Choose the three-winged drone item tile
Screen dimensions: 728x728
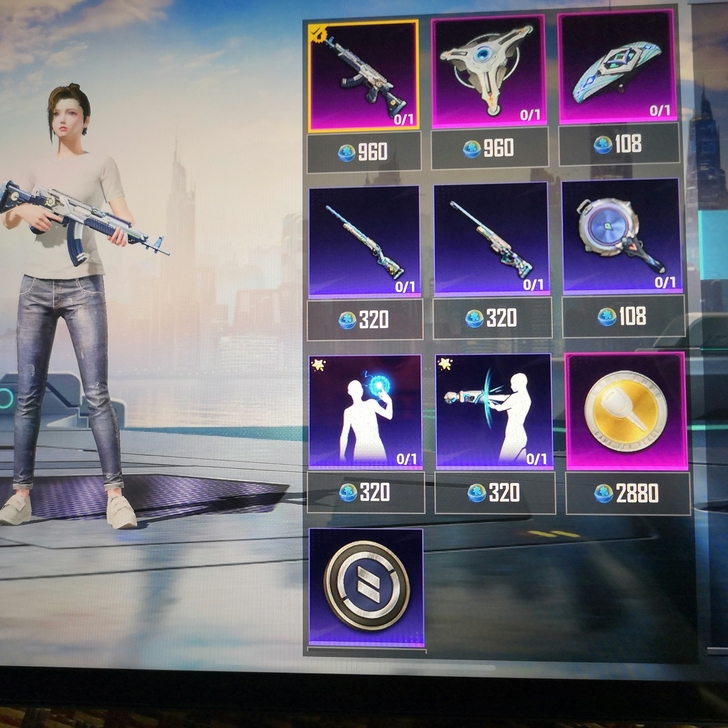coord(488,70)
